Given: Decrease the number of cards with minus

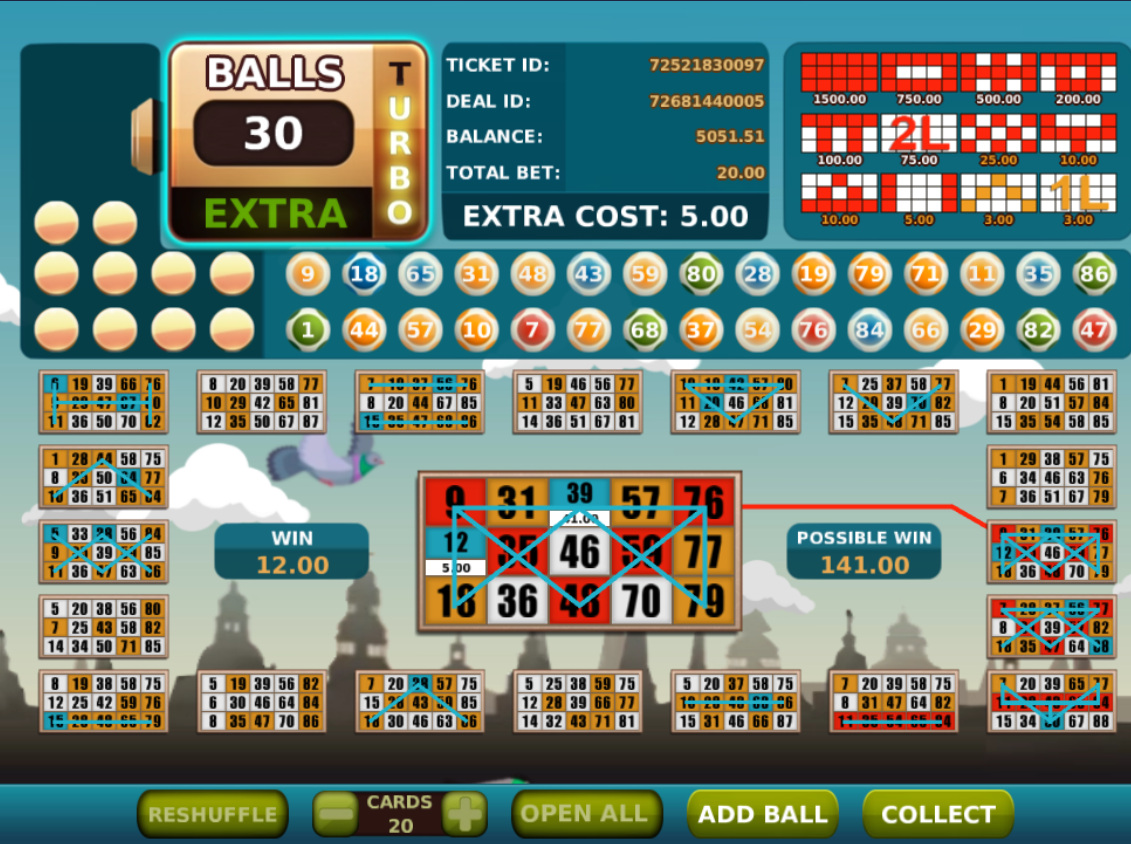Looking at the screenshot, I should pyautogui.click(x=335, y=814).
